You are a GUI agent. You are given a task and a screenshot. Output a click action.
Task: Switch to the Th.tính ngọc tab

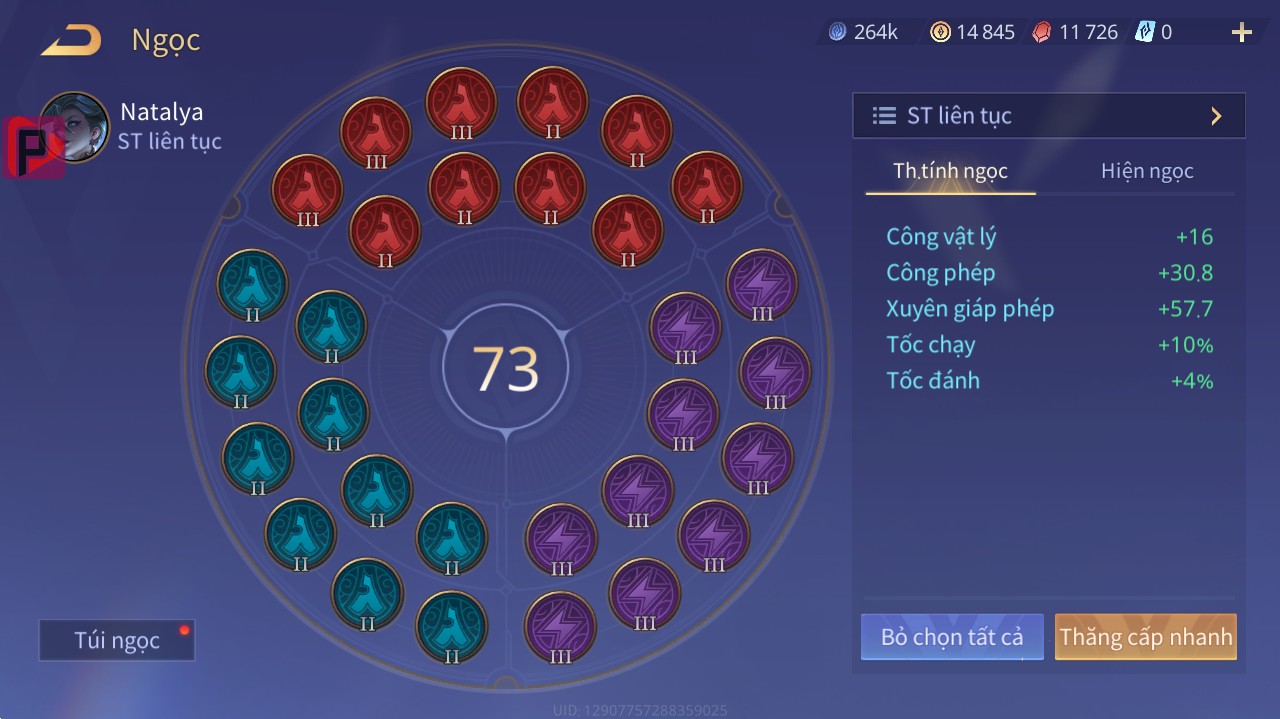point(950,171)
